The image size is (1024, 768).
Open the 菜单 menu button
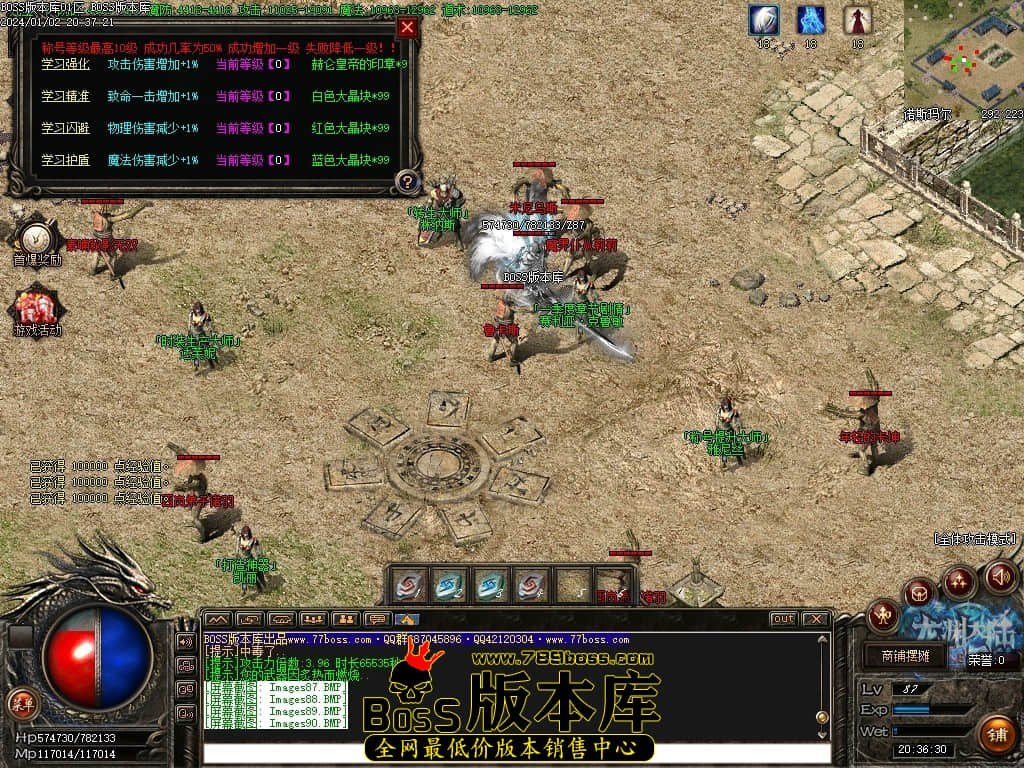pyautogui.click(x=22, y=703)
